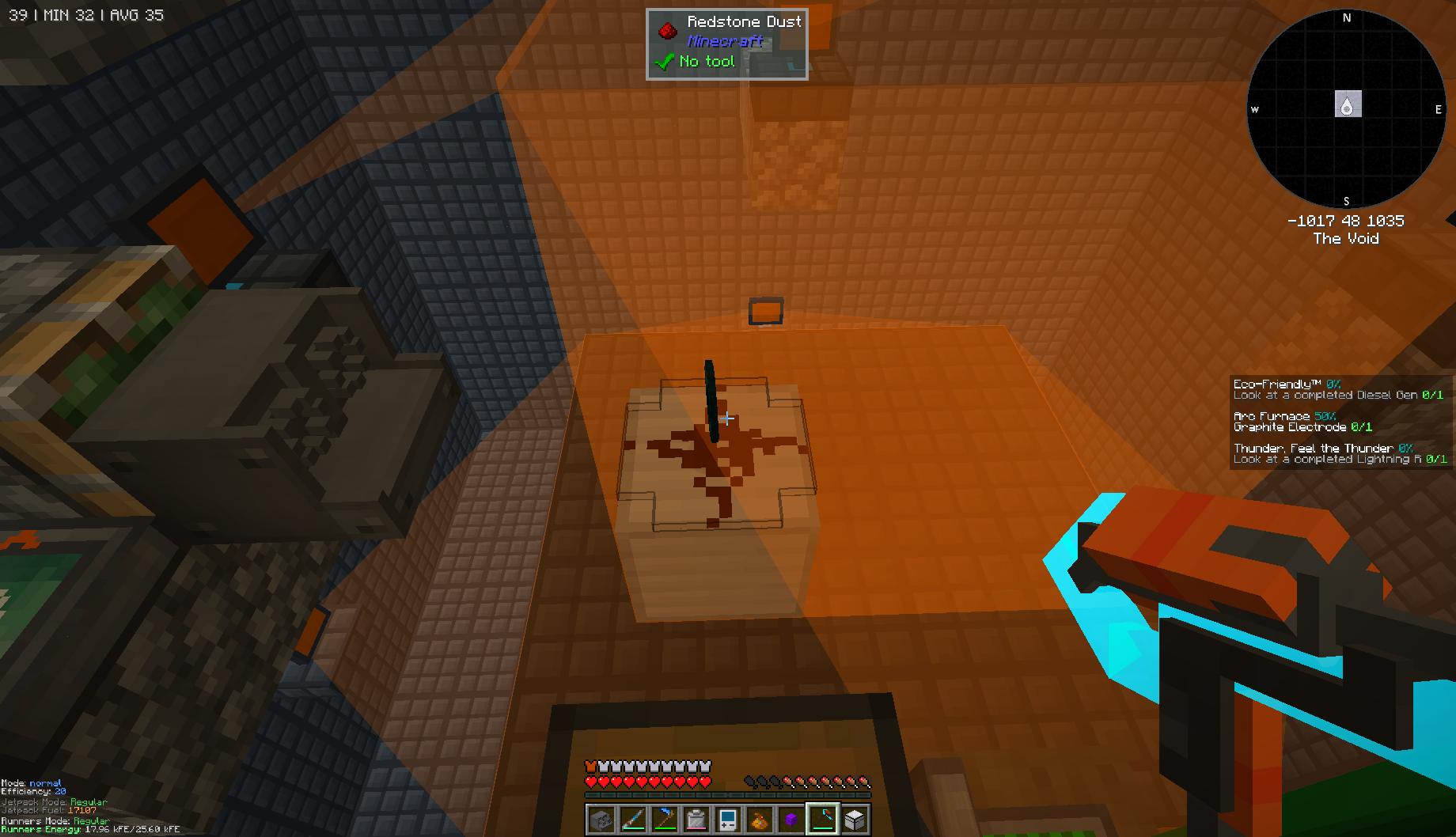Select the orange loot bag in hotbar
The height and width of the screenshot is (837, 1456).
tap(759, 818)
